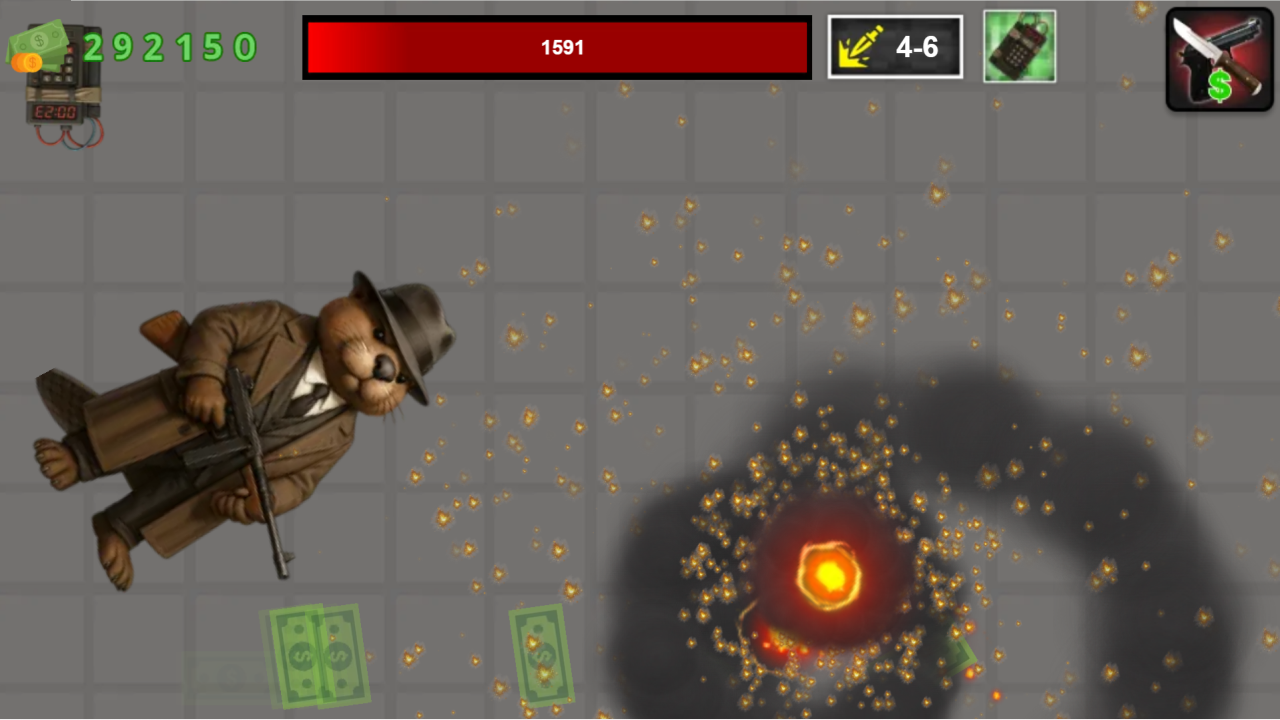Expand the score counter display

click(x=170, y=47)
